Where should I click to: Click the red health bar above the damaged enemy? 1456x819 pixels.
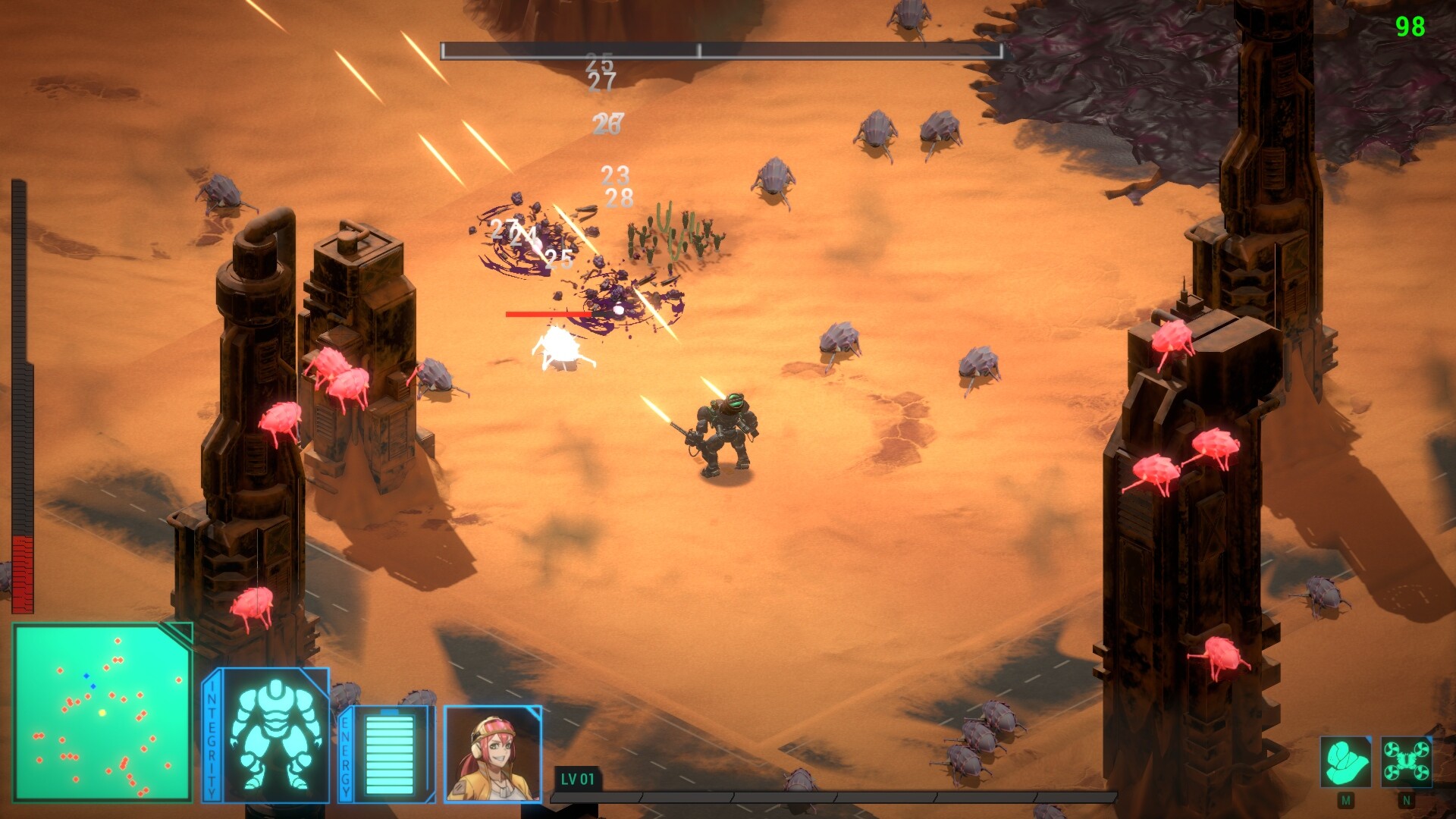[551, 314]
